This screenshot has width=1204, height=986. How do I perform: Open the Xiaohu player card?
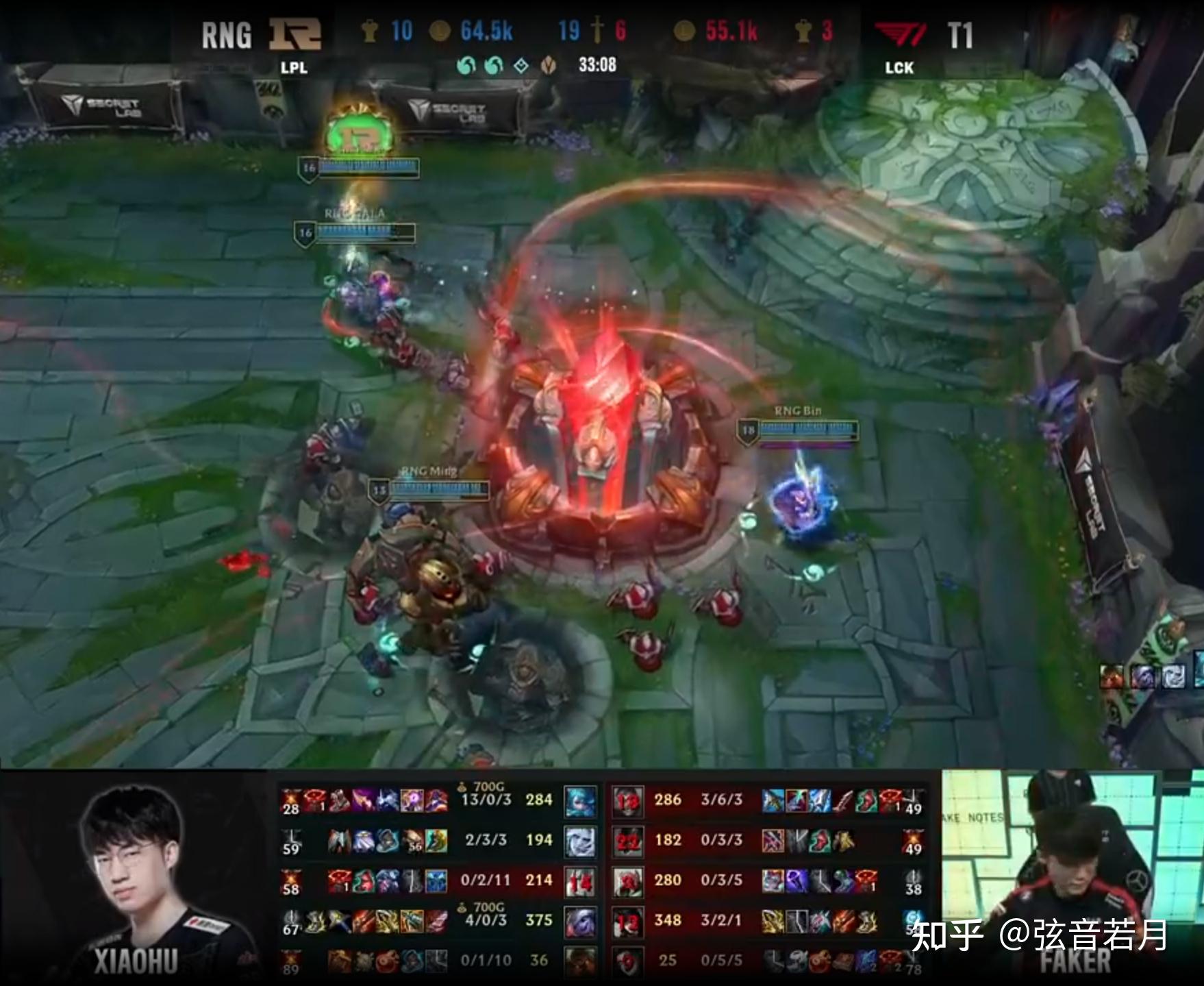(135, 878)
